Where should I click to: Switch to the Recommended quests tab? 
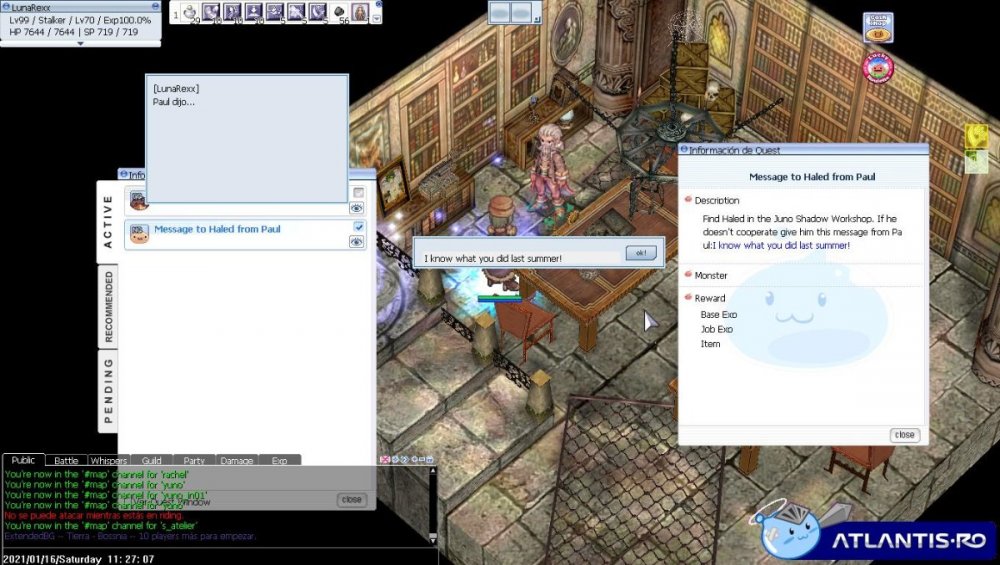coord(108,304)
